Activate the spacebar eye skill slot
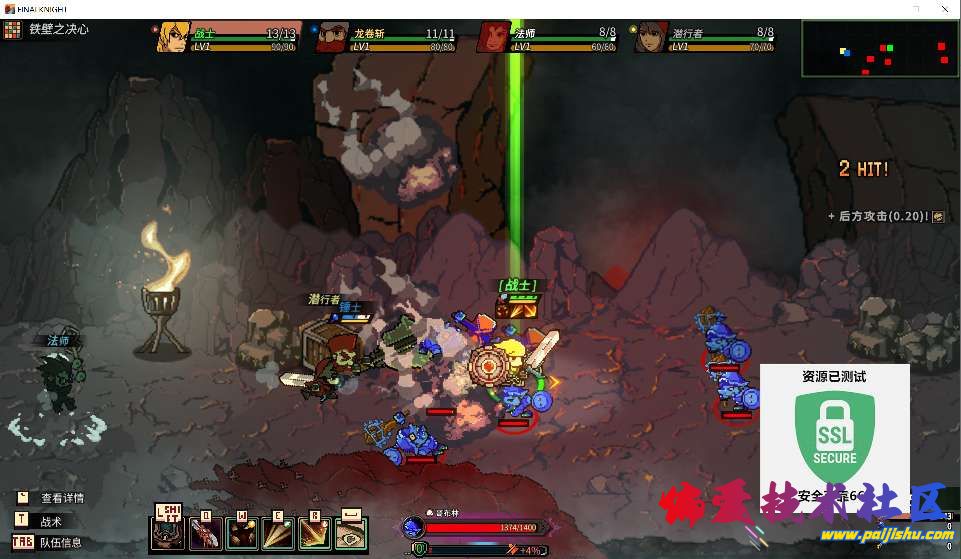Image resolution: width=961 pixels, height=559 pixels. (350, 533)
